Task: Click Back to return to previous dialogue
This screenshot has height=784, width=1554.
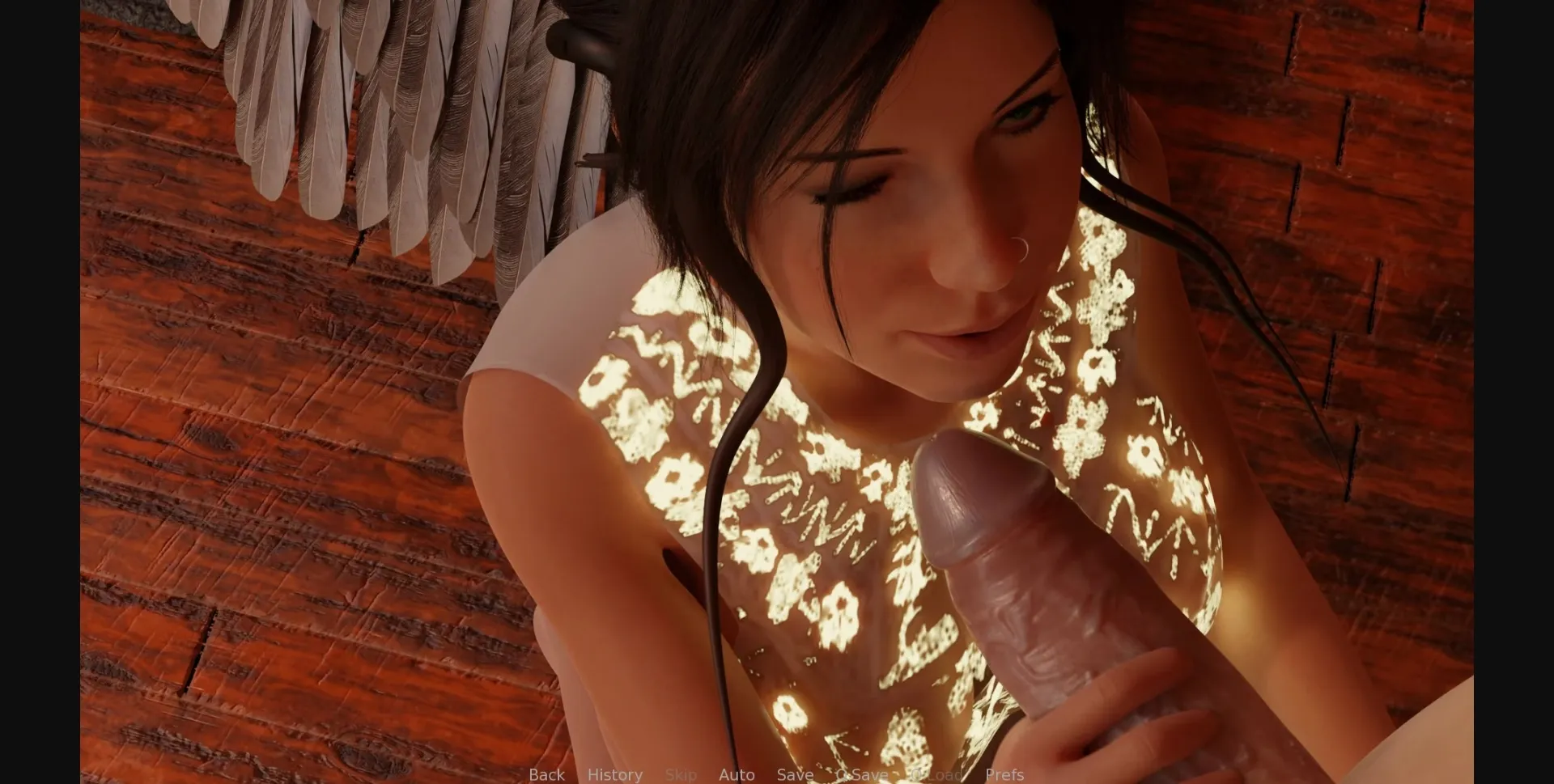Action: click(546, 773)
